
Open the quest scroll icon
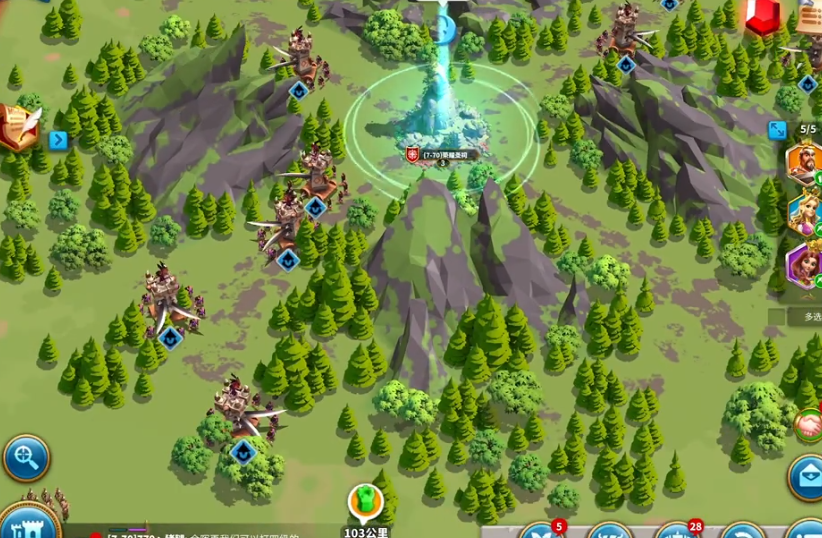pyautogui.click(x=17, y=127)
